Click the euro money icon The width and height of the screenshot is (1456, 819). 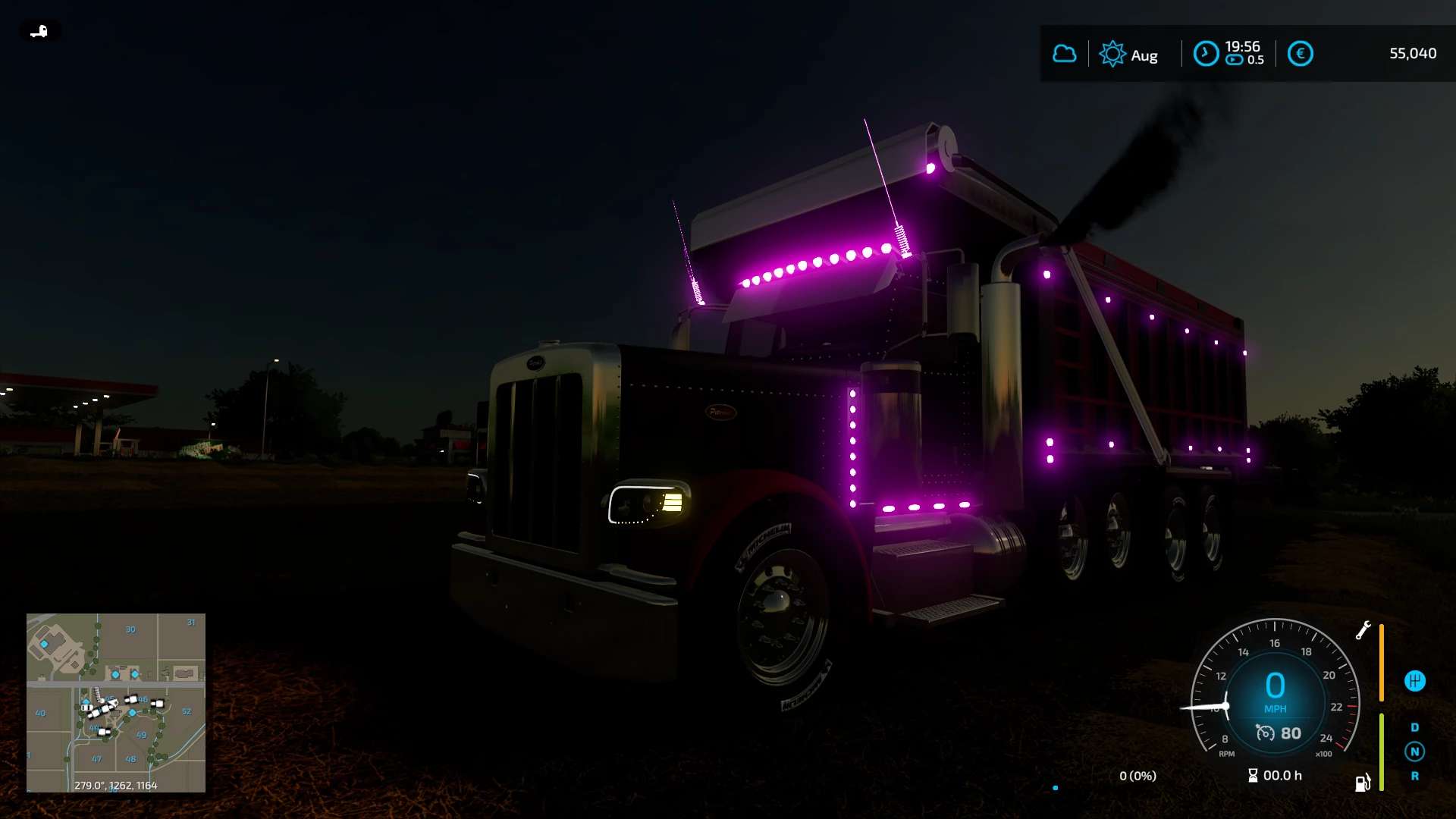(x=1300, y=54)
